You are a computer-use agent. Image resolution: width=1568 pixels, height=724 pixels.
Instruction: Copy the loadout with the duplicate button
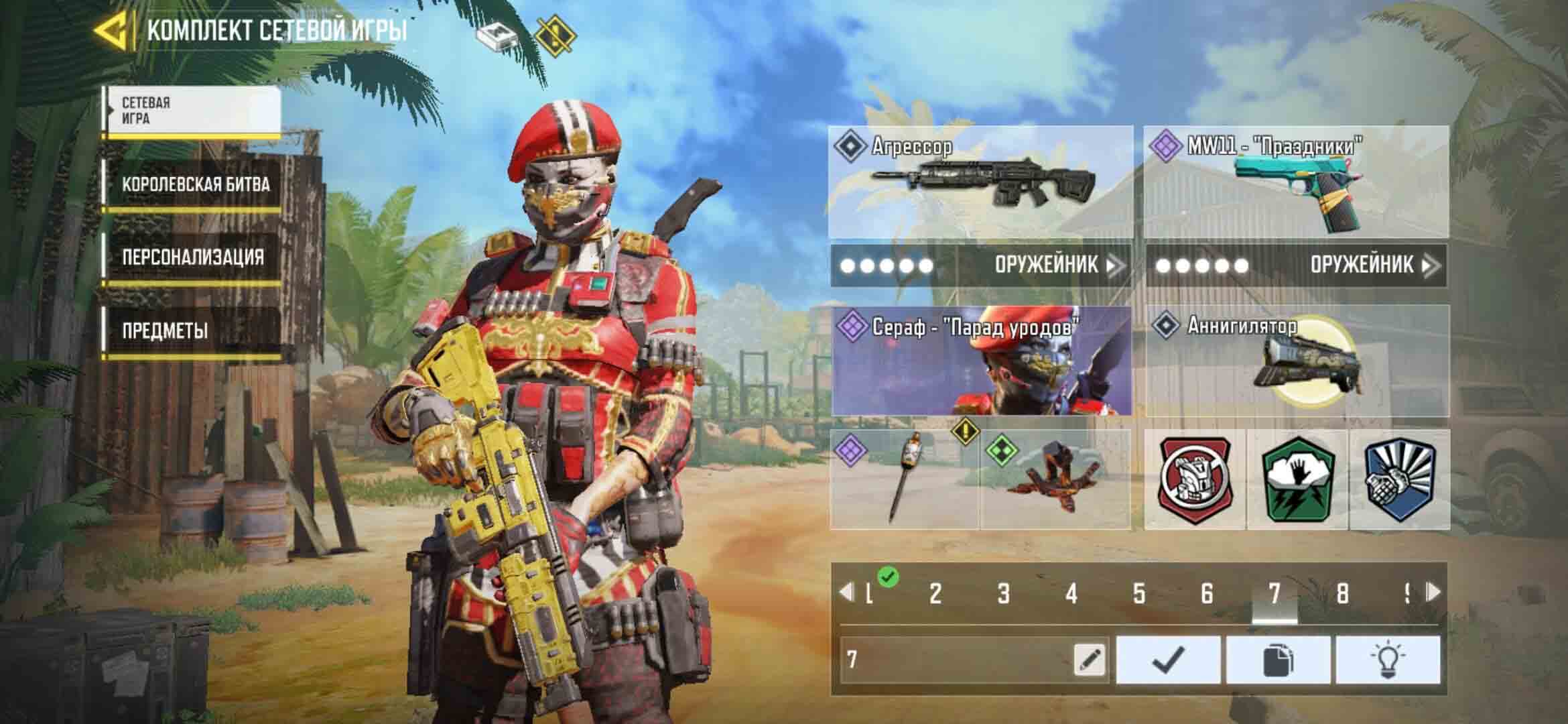pos(1278,660)
